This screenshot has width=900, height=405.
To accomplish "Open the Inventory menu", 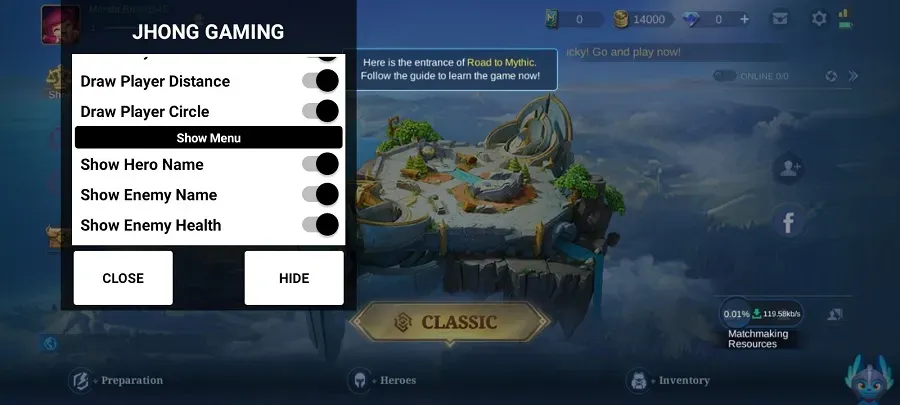I will point(669,380).
